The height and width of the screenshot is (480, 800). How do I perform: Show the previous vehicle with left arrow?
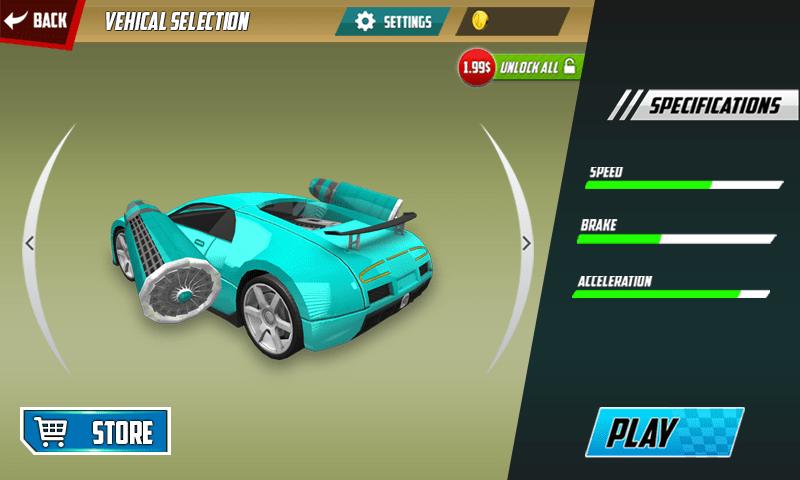click(x=29, y=243)
